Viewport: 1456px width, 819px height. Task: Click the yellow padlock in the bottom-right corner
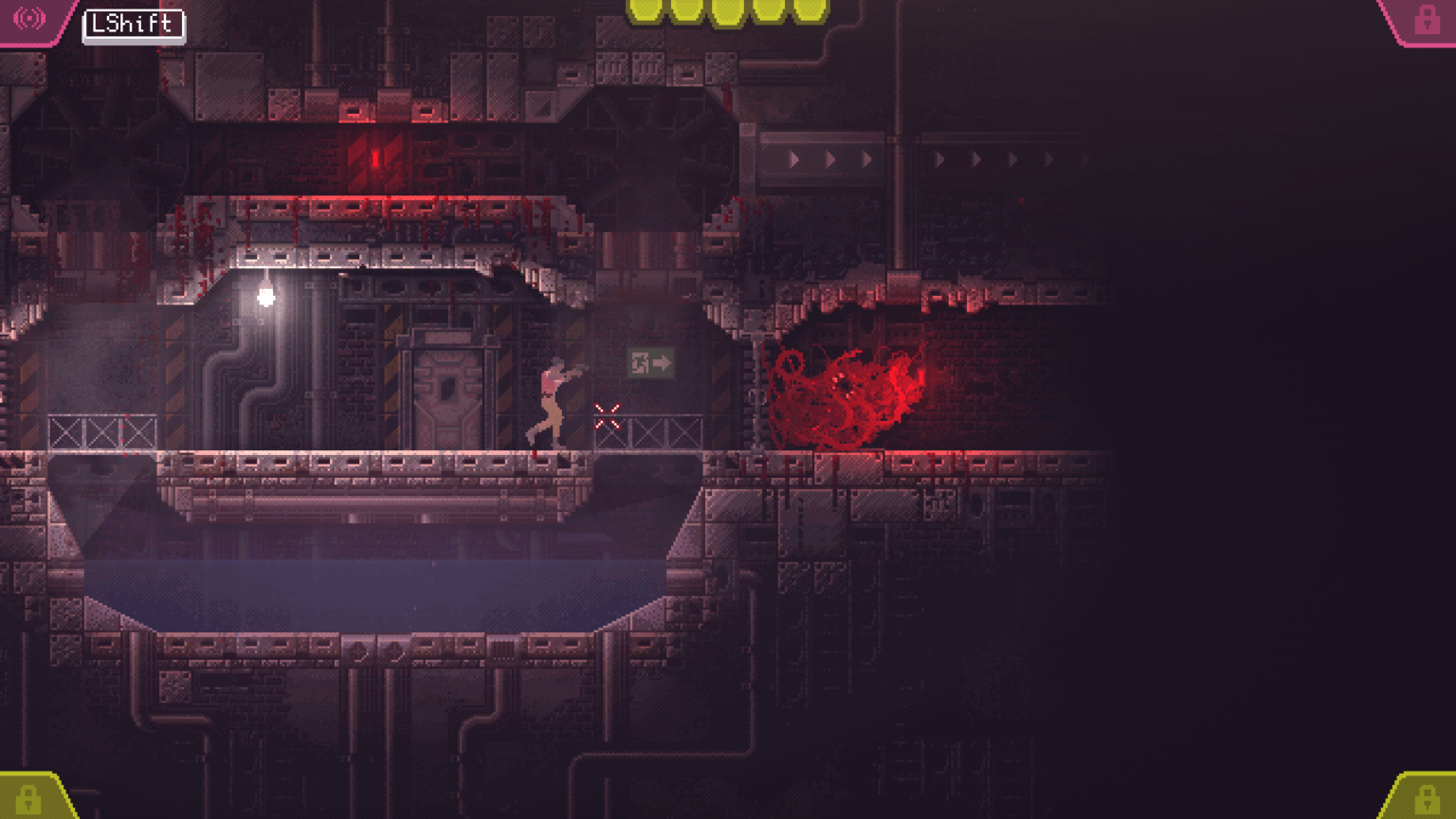[x=1427, y=799]
